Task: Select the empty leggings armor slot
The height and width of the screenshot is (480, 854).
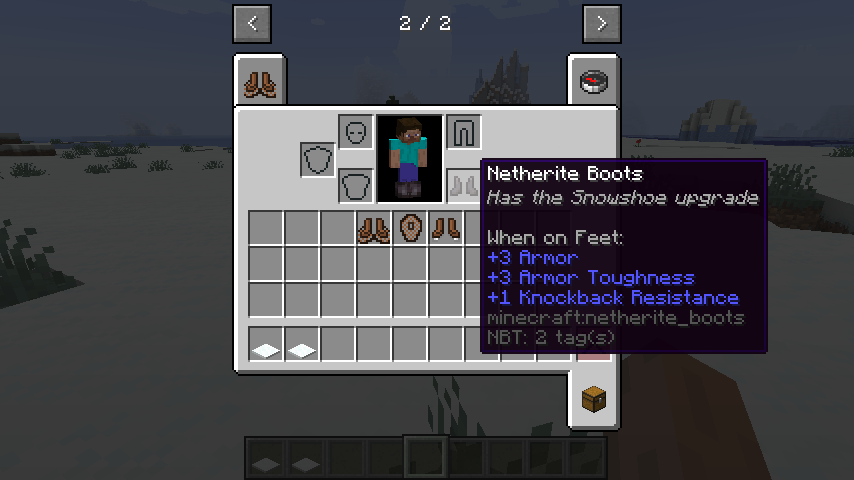Action: (463, 132)
